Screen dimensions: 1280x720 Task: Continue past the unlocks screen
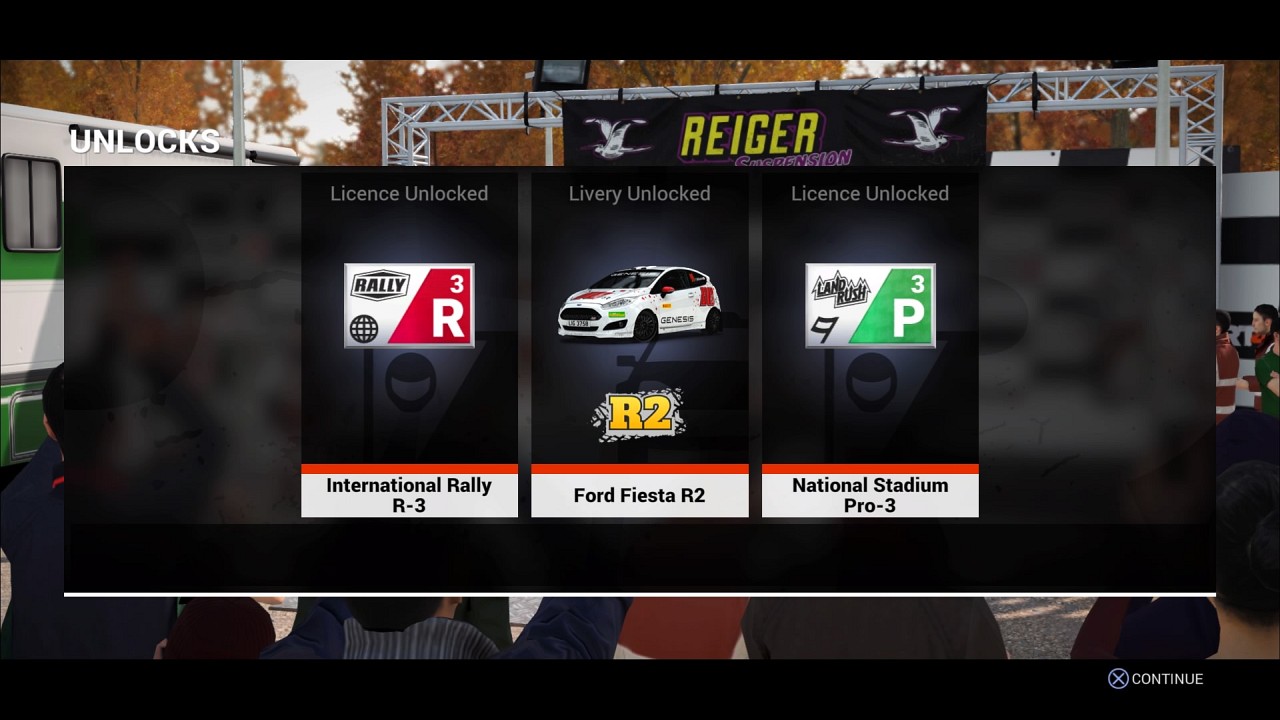1156,679
